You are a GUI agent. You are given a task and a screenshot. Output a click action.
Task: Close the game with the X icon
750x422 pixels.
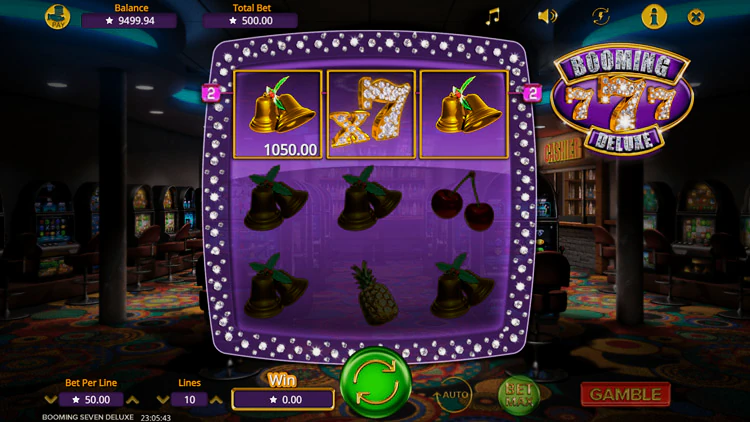click(x=697, y=16)
